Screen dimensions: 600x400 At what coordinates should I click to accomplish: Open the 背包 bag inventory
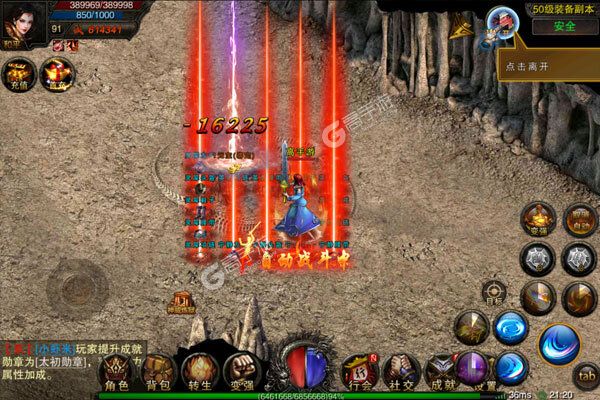[158, 372]
